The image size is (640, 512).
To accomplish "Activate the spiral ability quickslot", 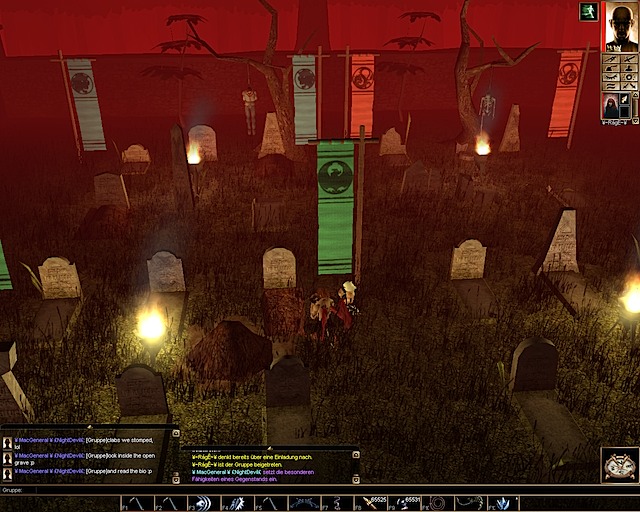I will click(x=437, y=503).
